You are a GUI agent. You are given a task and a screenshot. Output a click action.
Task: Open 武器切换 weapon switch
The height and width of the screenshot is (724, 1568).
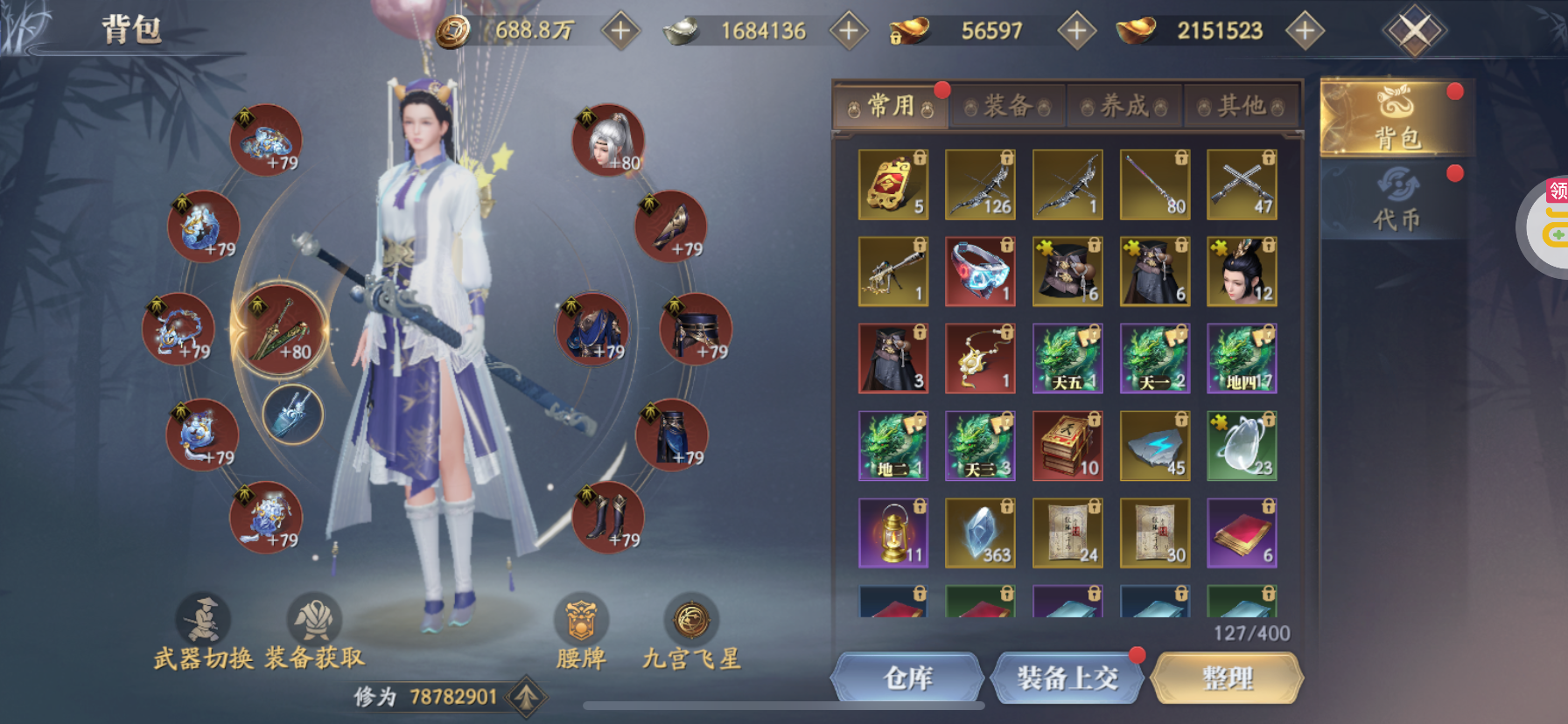tap(204, 631)
